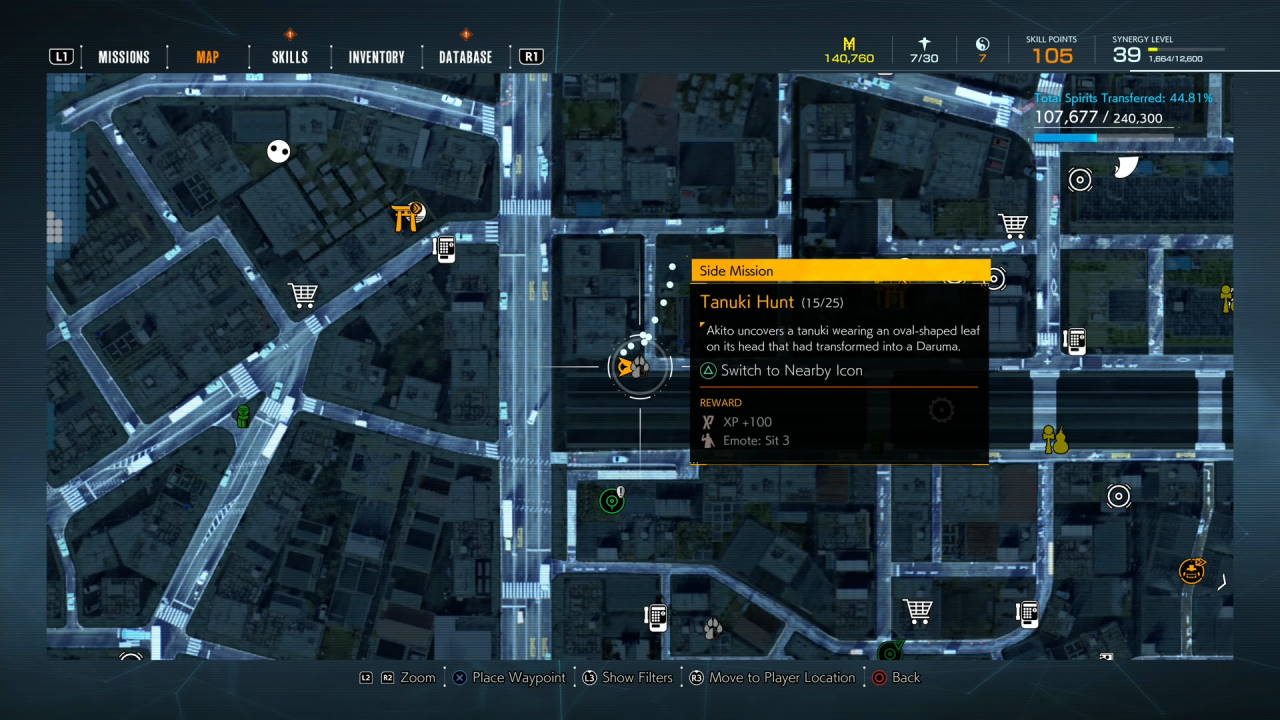This screenshot has height=720, width=1280.
Task: Click the orange nekomata cat vendor icon
Action: point(1192,570)
